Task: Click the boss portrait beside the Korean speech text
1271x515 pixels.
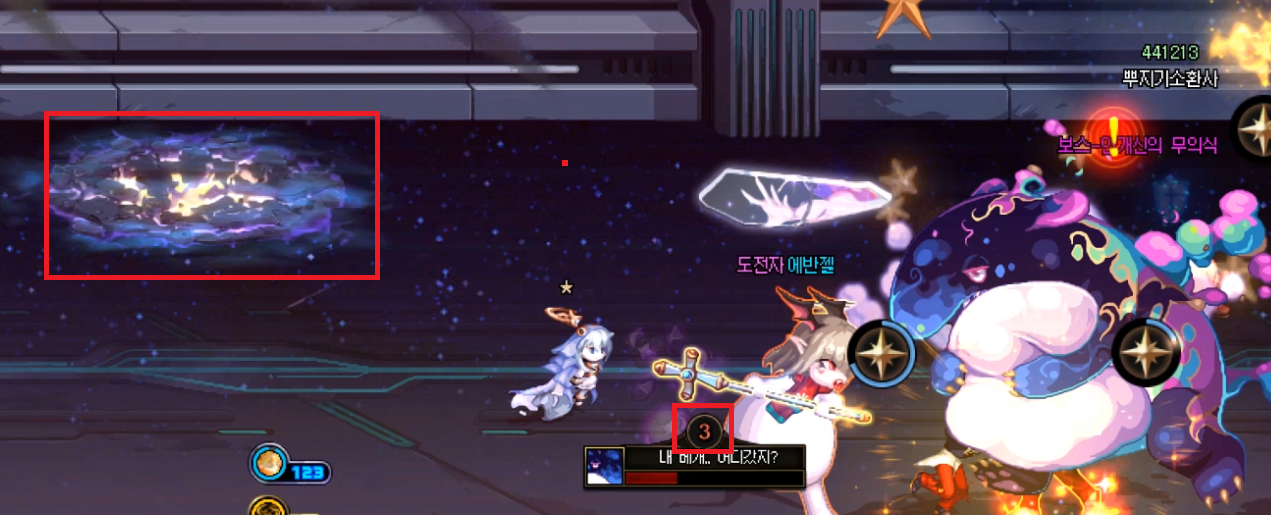Action: [604, 466]
